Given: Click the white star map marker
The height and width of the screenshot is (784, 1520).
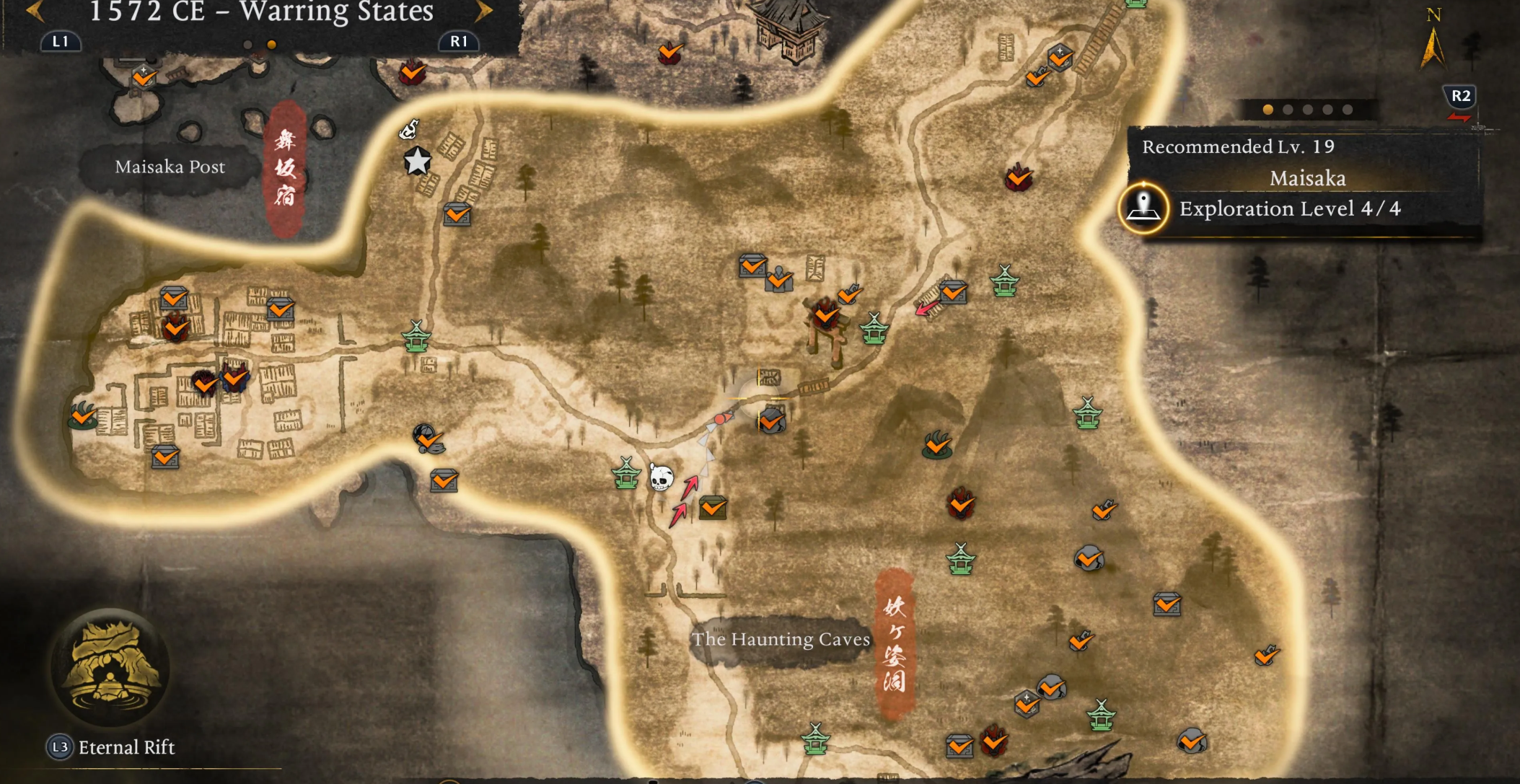Looking at the screenshot, I should pyautogui.click(x=417, y=162).
